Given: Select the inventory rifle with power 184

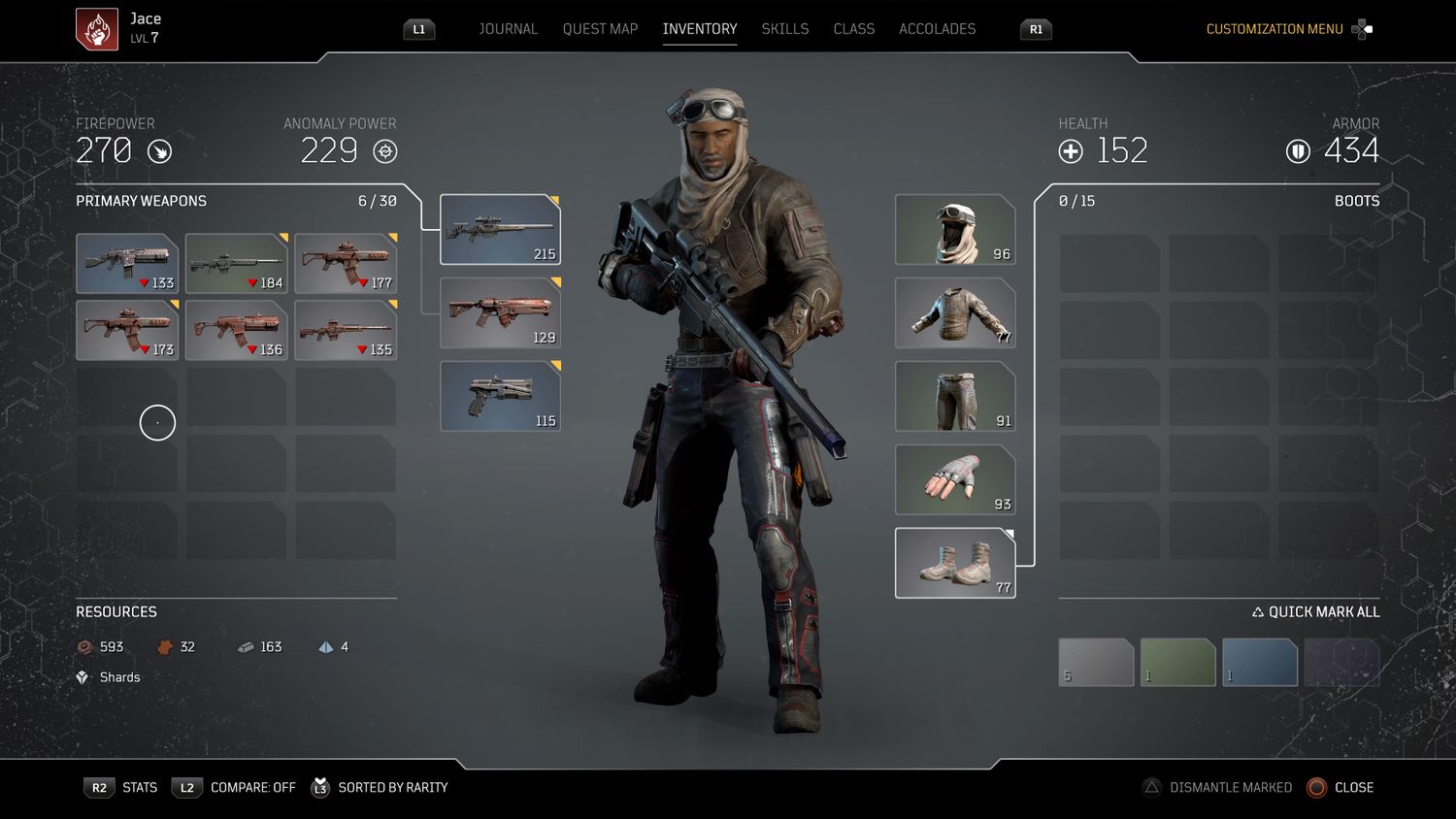Looking at the screenshot, I should pyautogui.click(x=237, y=263).
